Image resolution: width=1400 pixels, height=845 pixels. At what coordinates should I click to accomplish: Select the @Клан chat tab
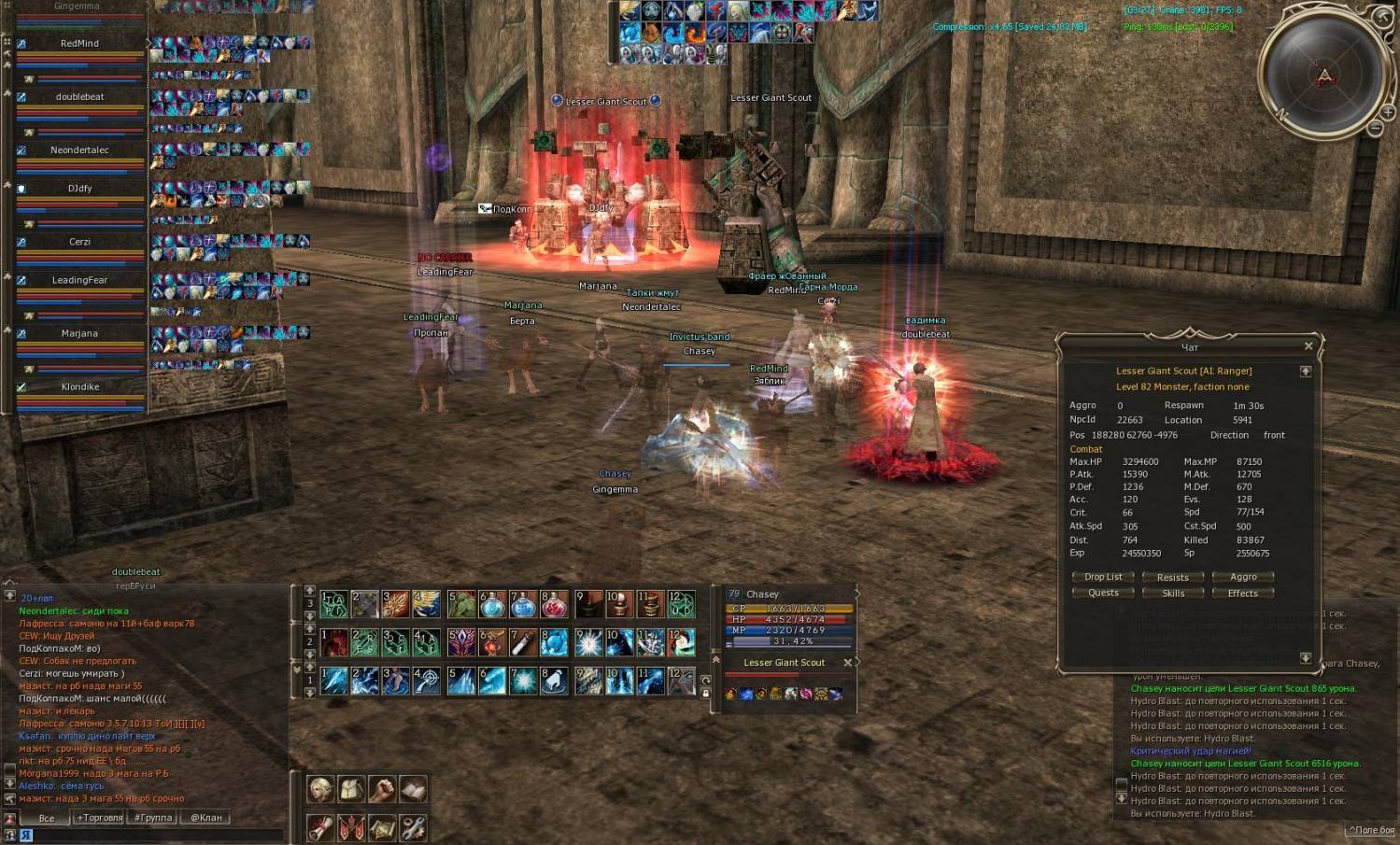pos(206,818)
